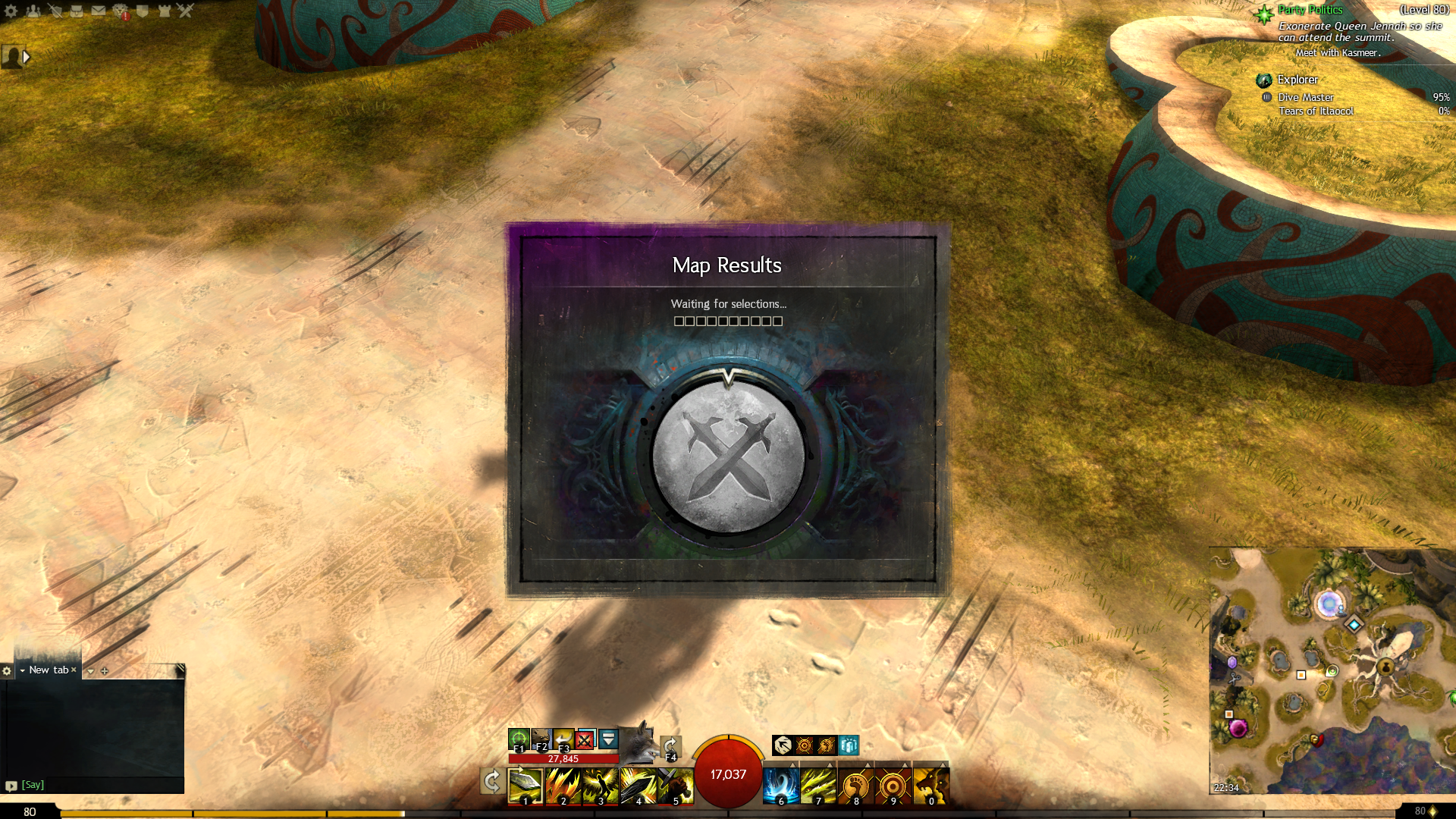Viewport: 1456px width, 819px height.
Task: Open the inventory bag icon
Action: [x=77, y=11]
